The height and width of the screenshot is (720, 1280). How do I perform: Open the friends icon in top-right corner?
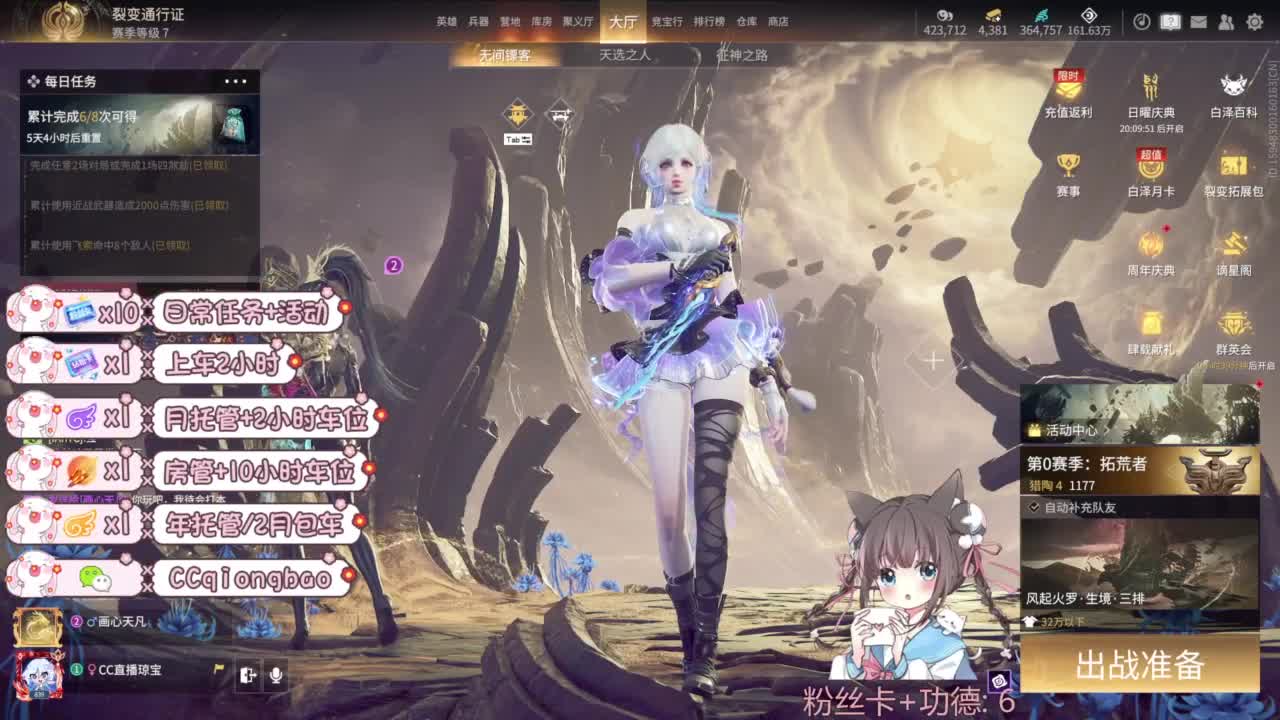1227,20
